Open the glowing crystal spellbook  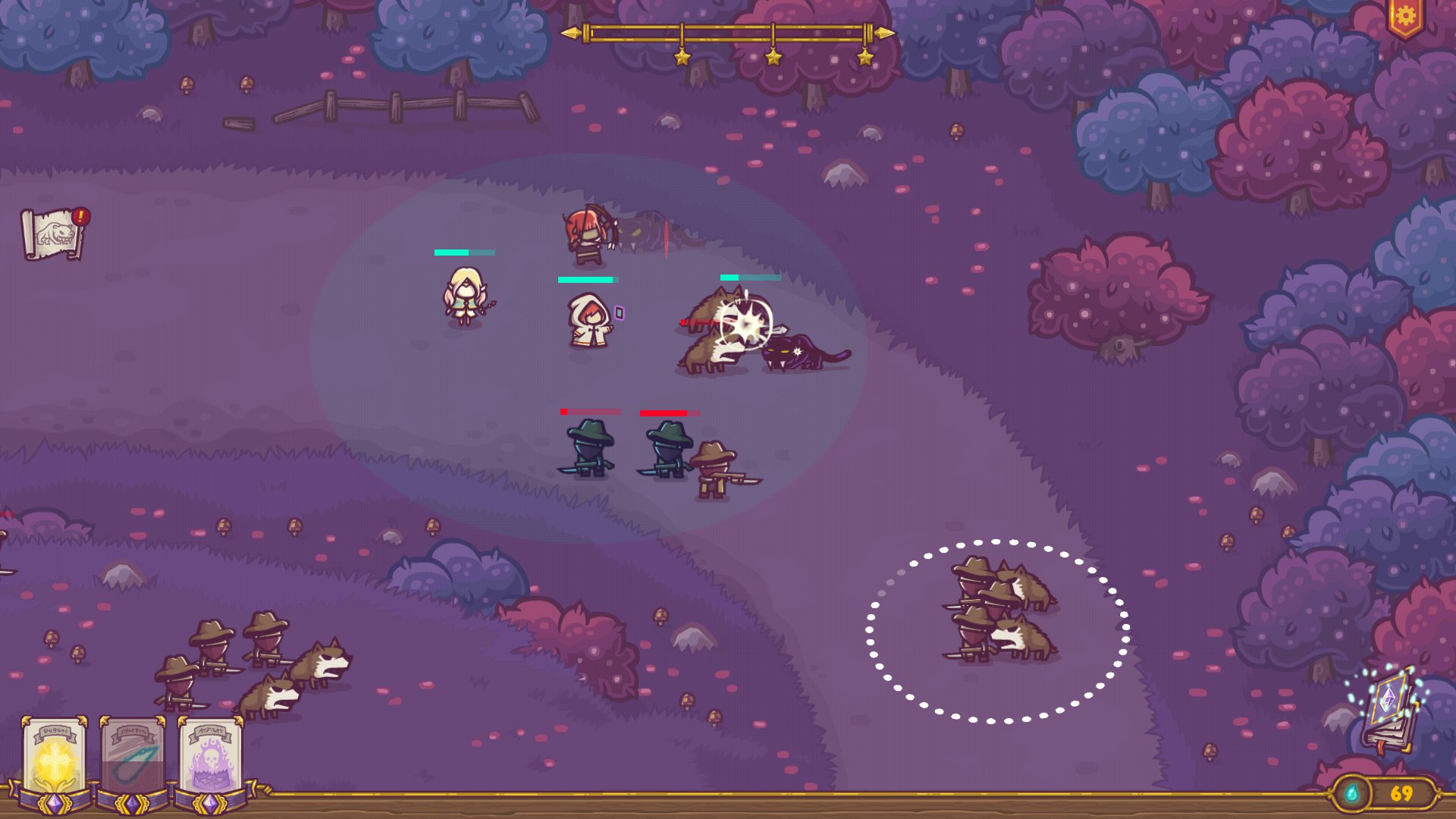pos(1389,709)
